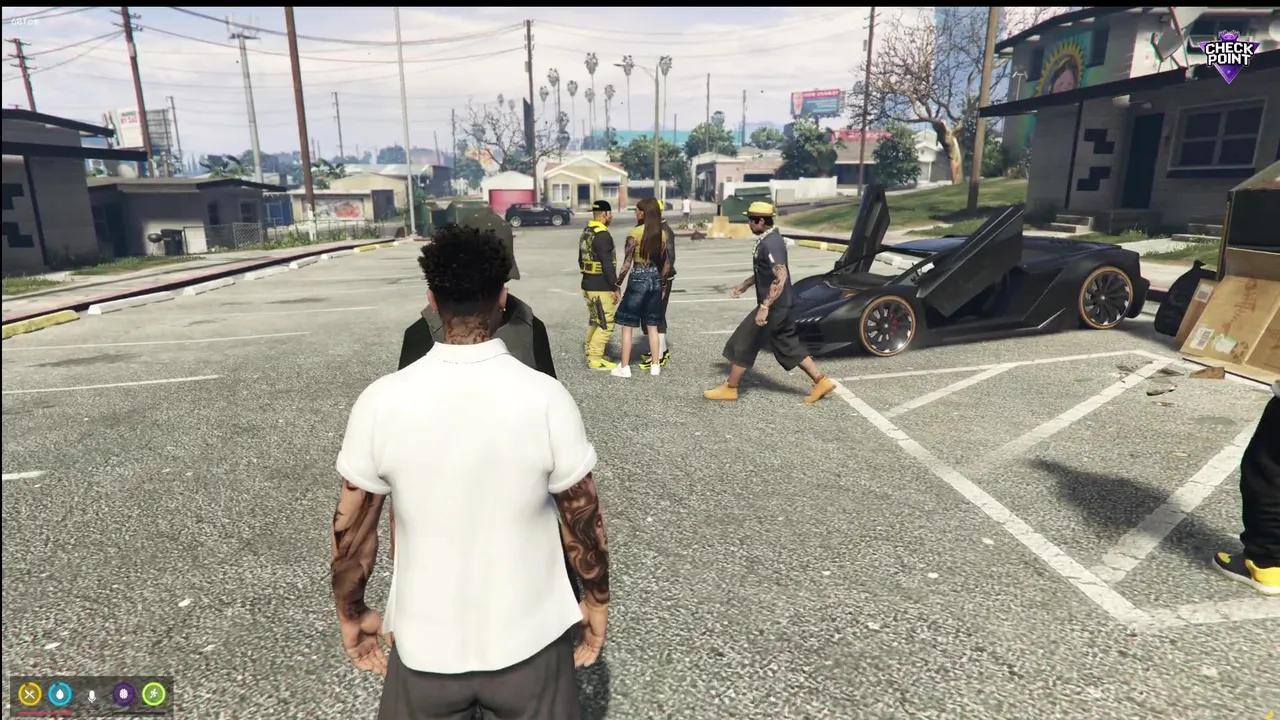Click the yellow hunger utensils HUD icon
This screenshot has width=1280, height=720.
29,694
